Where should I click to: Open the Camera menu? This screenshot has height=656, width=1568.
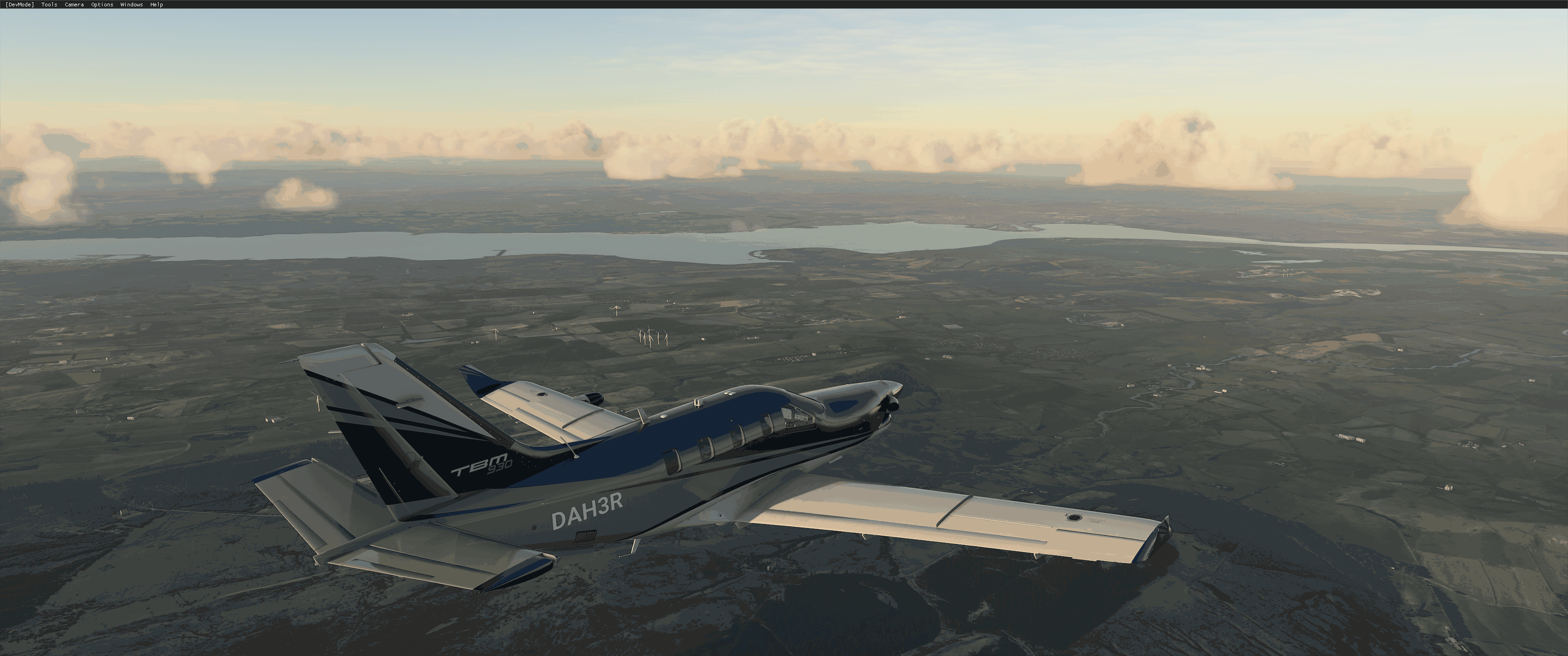(x=74, y=4)
